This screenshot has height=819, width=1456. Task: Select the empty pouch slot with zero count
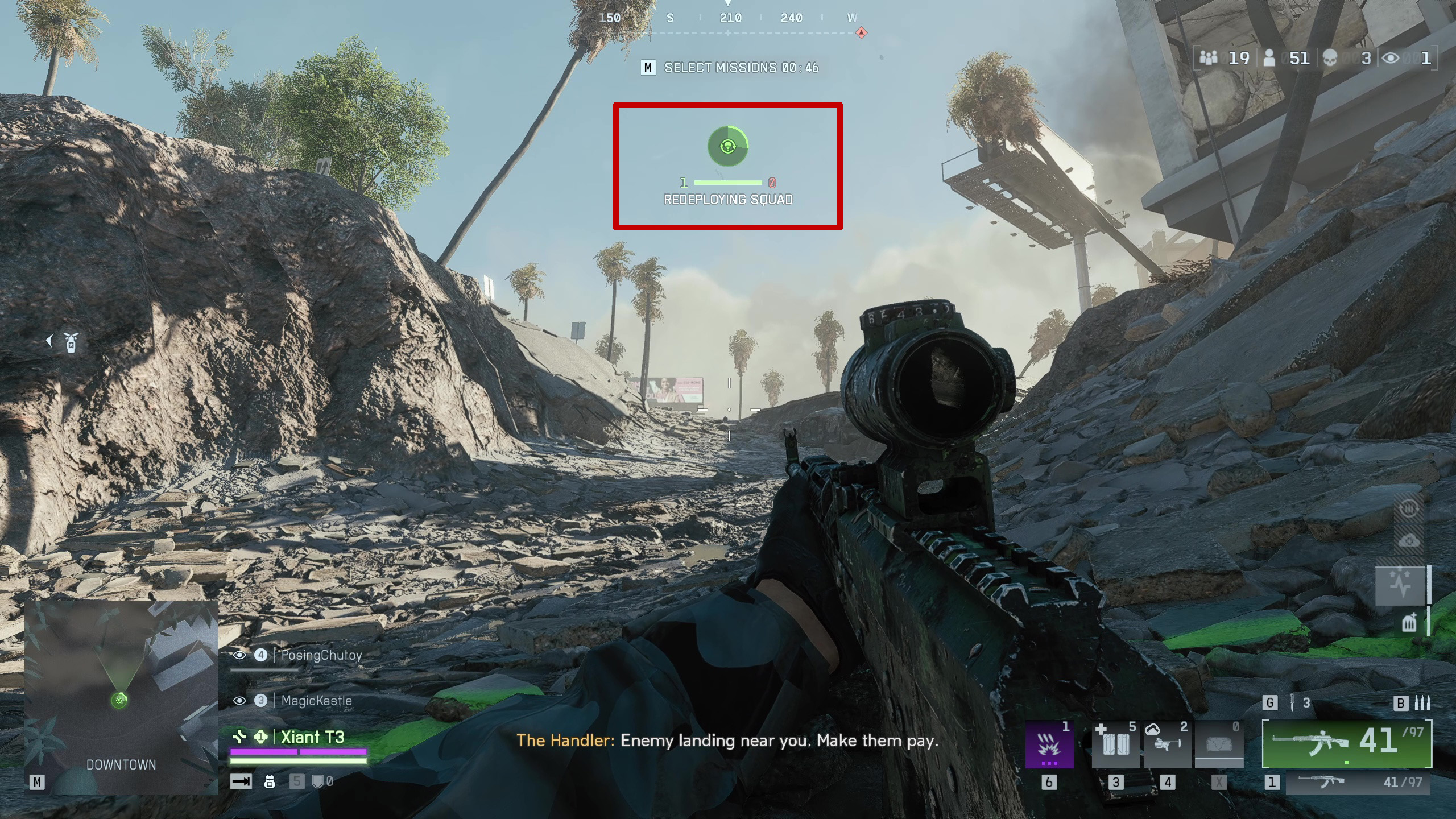1218,745
